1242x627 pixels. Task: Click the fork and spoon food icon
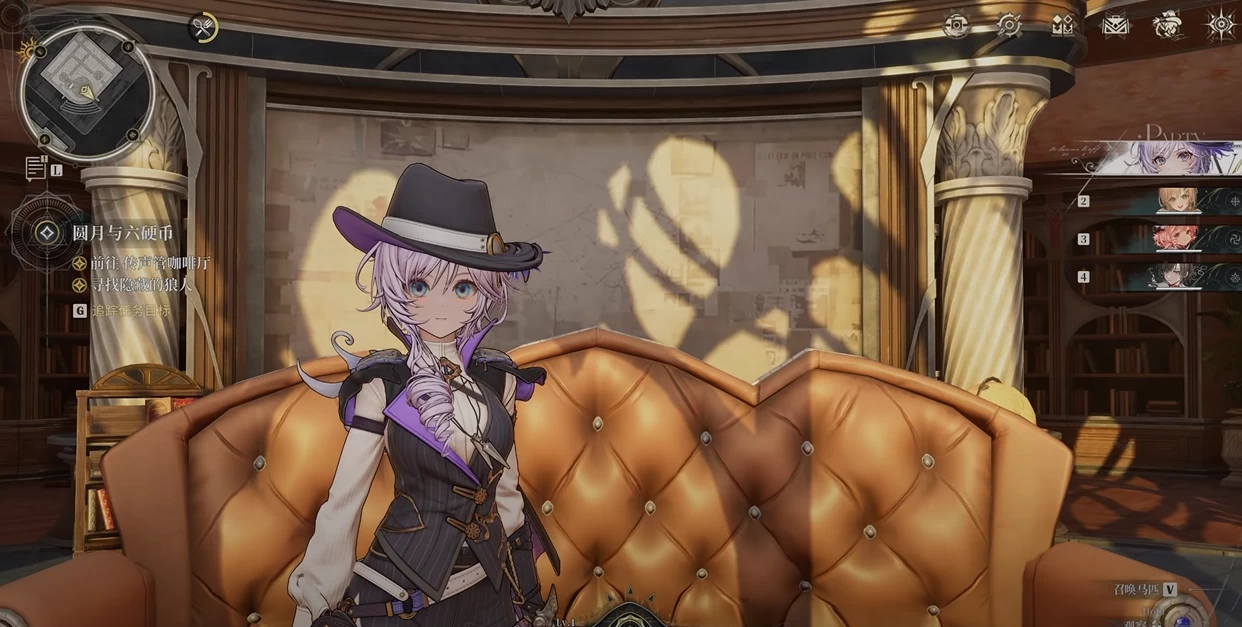point(203,28)
